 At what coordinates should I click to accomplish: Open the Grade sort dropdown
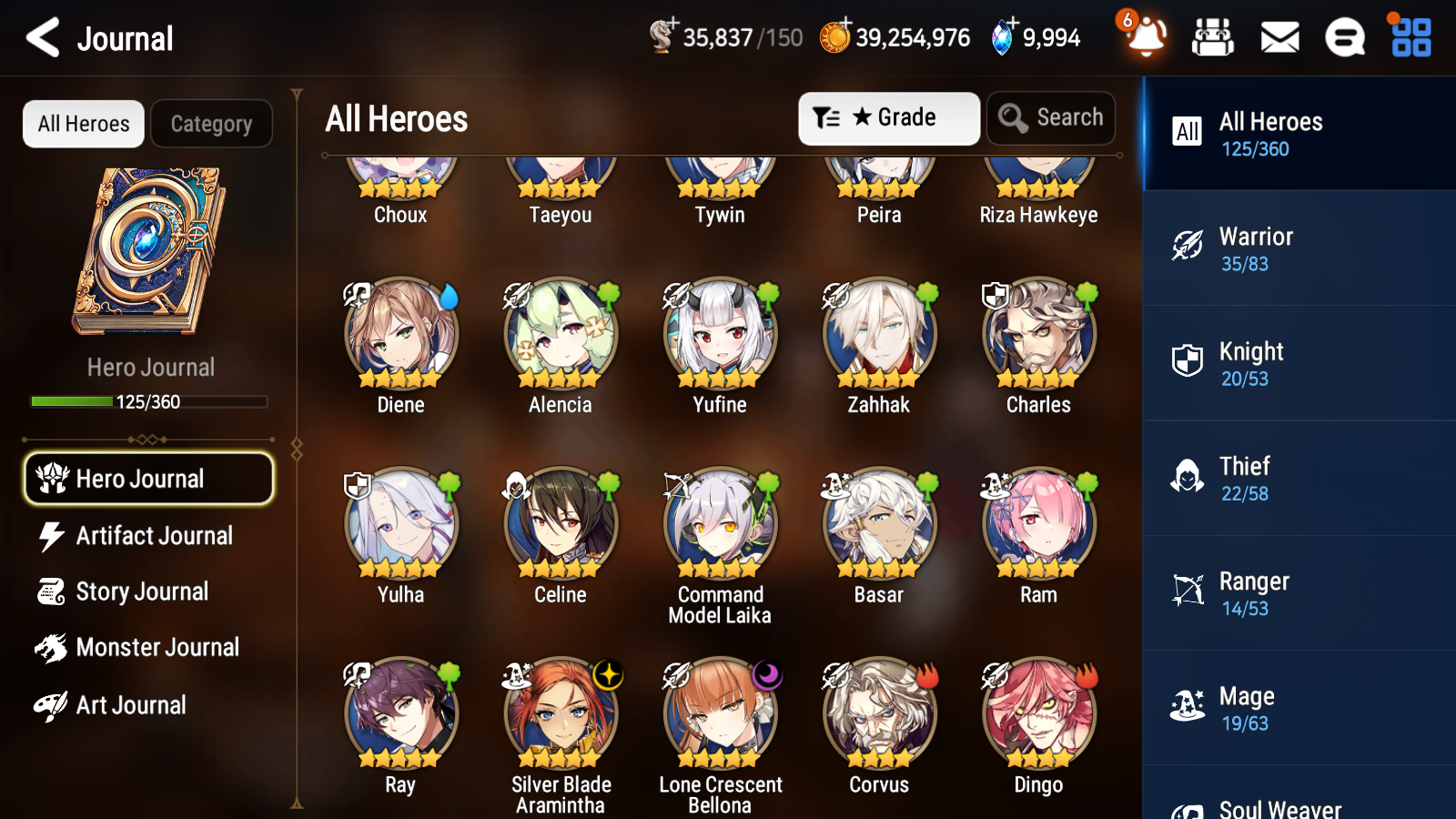tap(888, 117)
